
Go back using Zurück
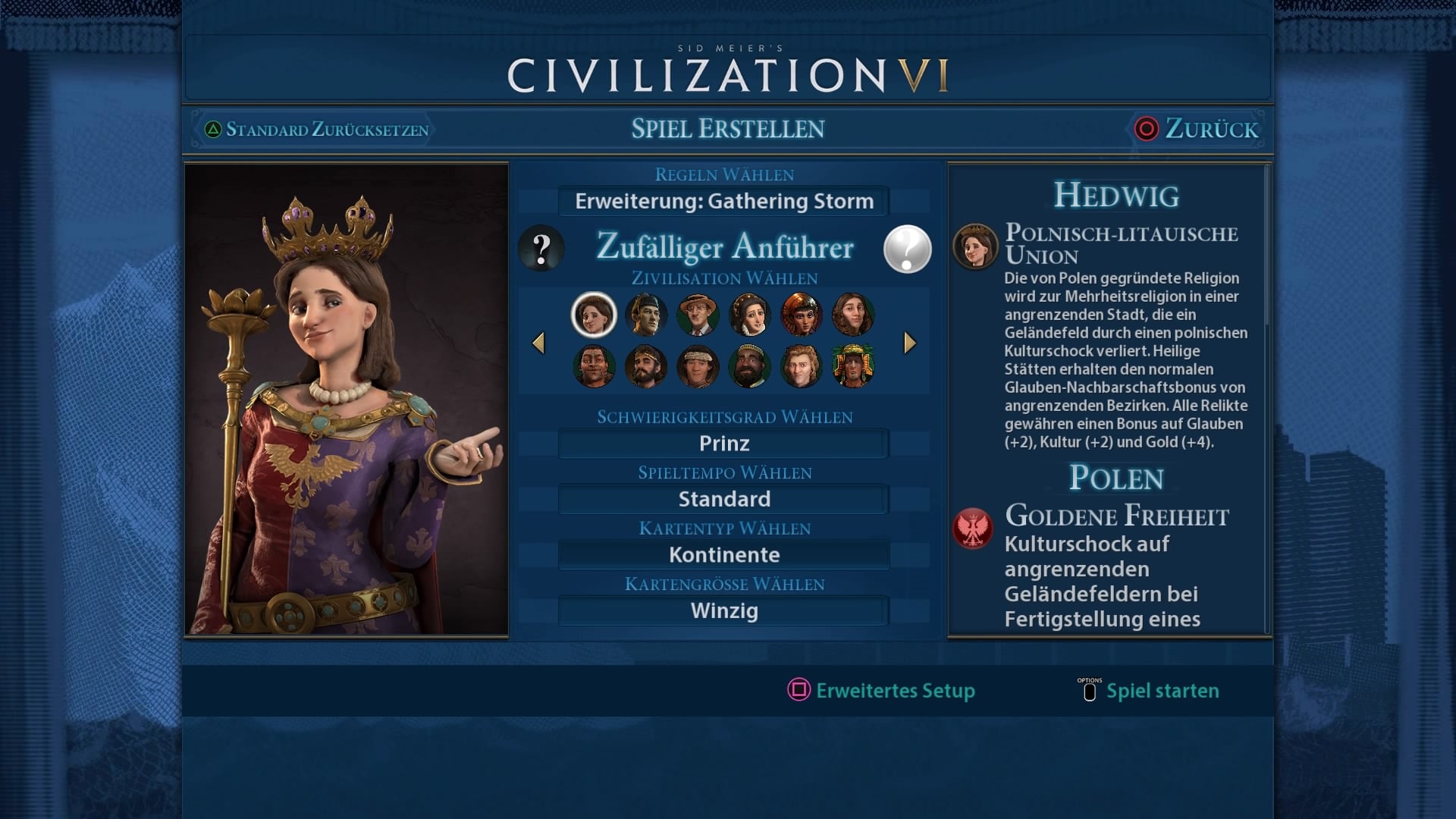coord(1197,129)
